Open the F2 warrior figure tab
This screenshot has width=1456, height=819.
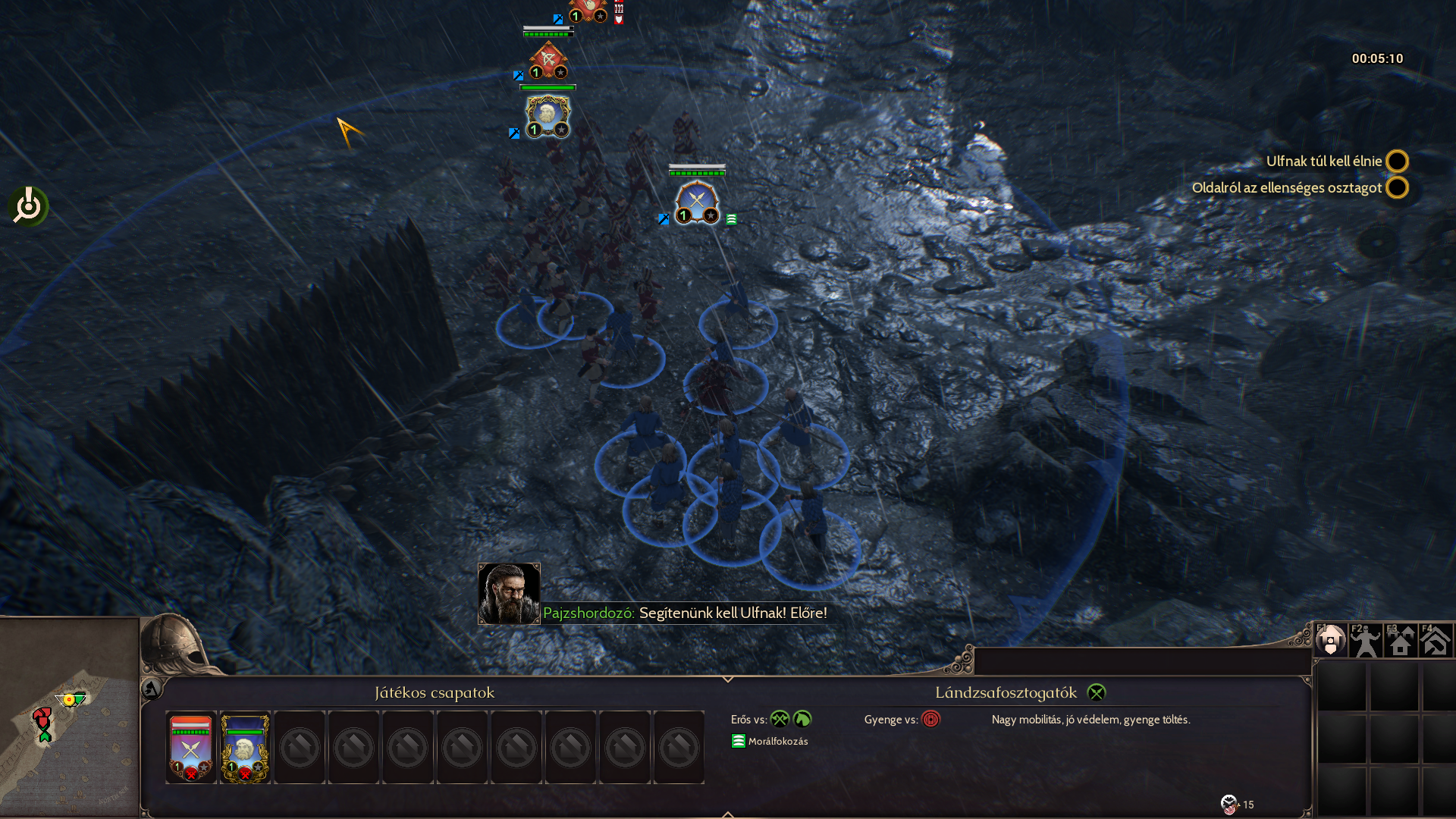1365,641
